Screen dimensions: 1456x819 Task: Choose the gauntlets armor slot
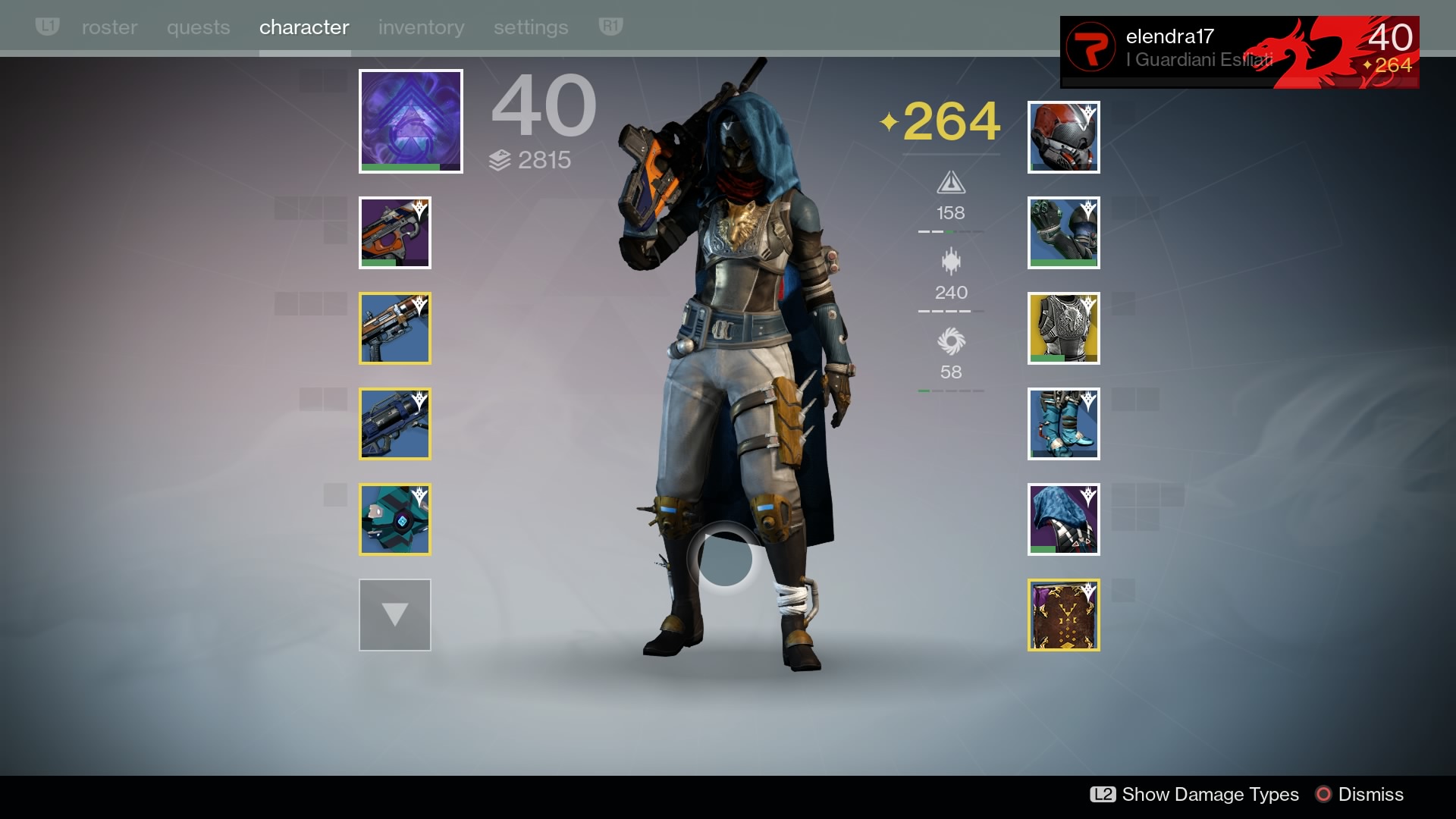click(1063, 233)
